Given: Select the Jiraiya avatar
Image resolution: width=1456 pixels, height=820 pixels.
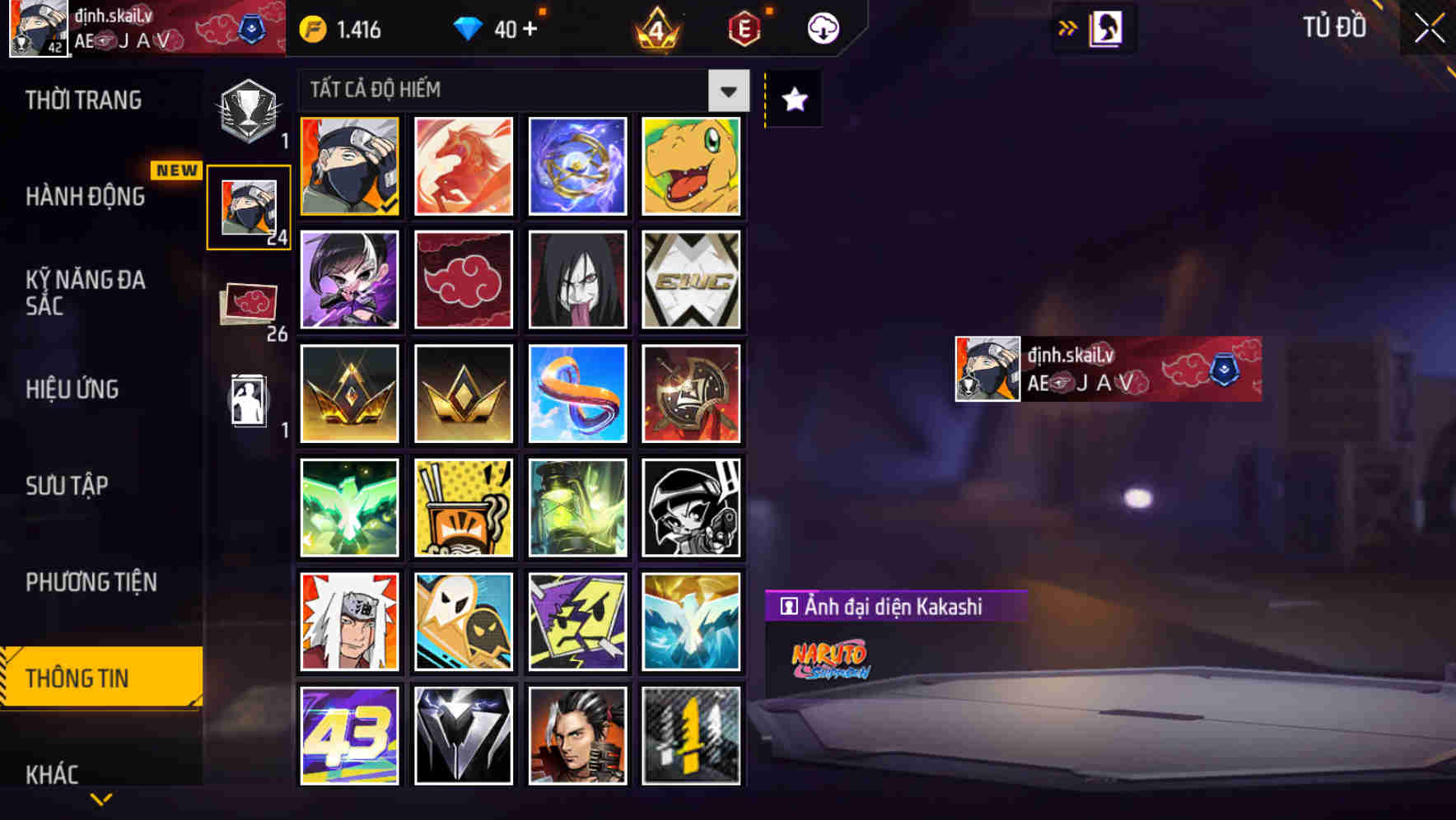Looking at the screenshot, I should coord(348,621).
